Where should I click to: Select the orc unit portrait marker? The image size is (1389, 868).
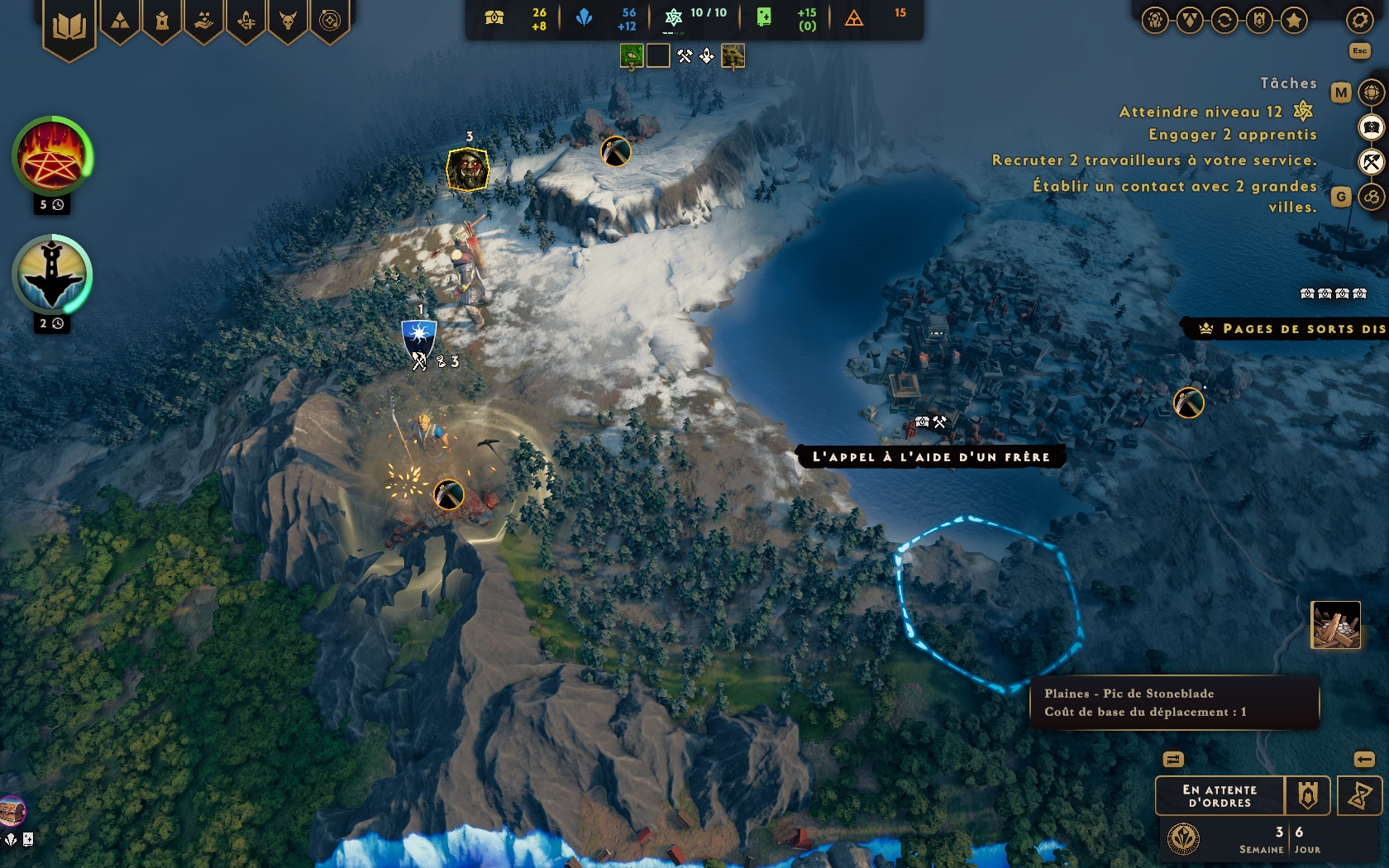(468, 169)
